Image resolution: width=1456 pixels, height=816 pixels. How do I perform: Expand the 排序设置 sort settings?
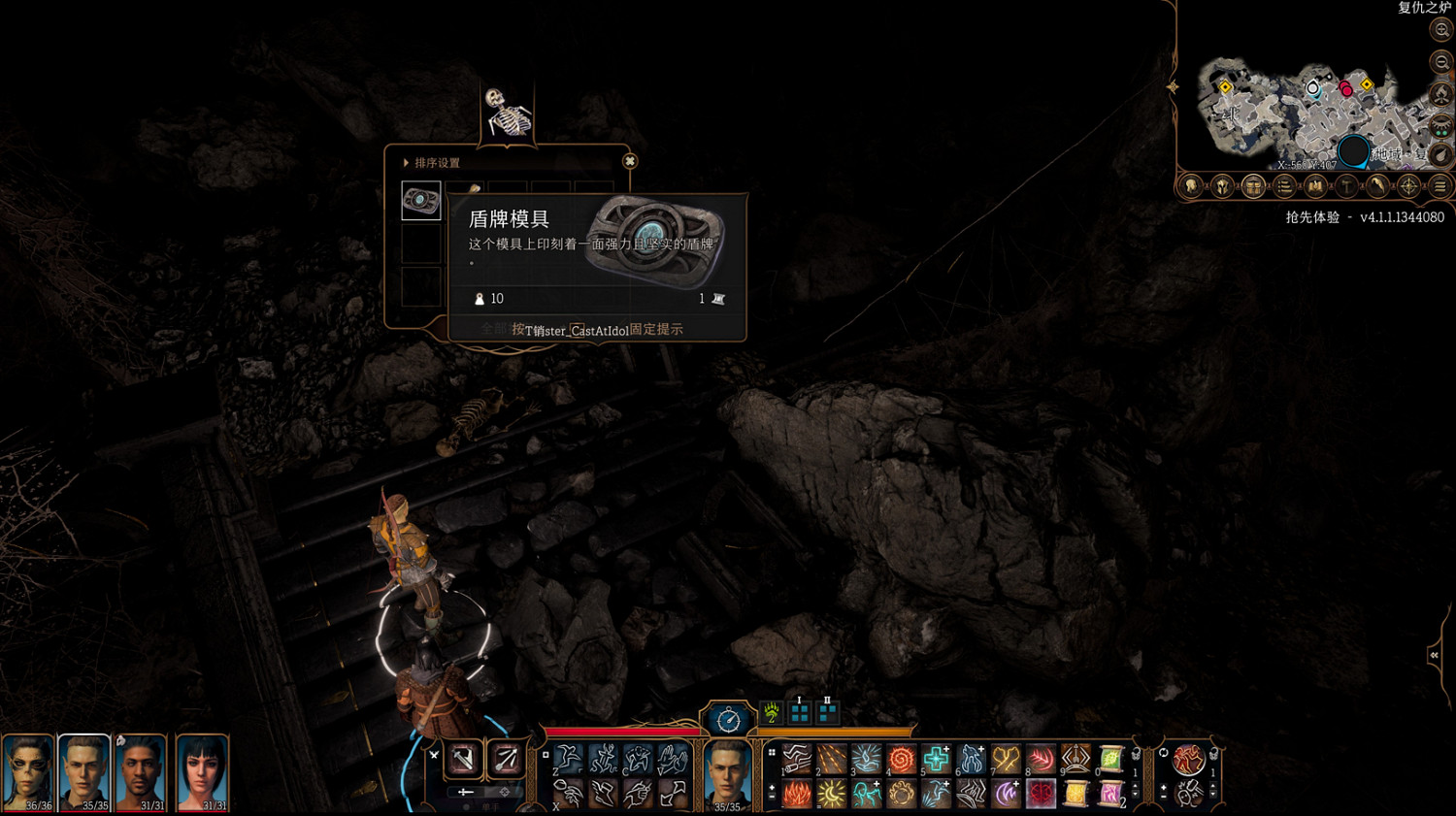[x=406, y=163]
